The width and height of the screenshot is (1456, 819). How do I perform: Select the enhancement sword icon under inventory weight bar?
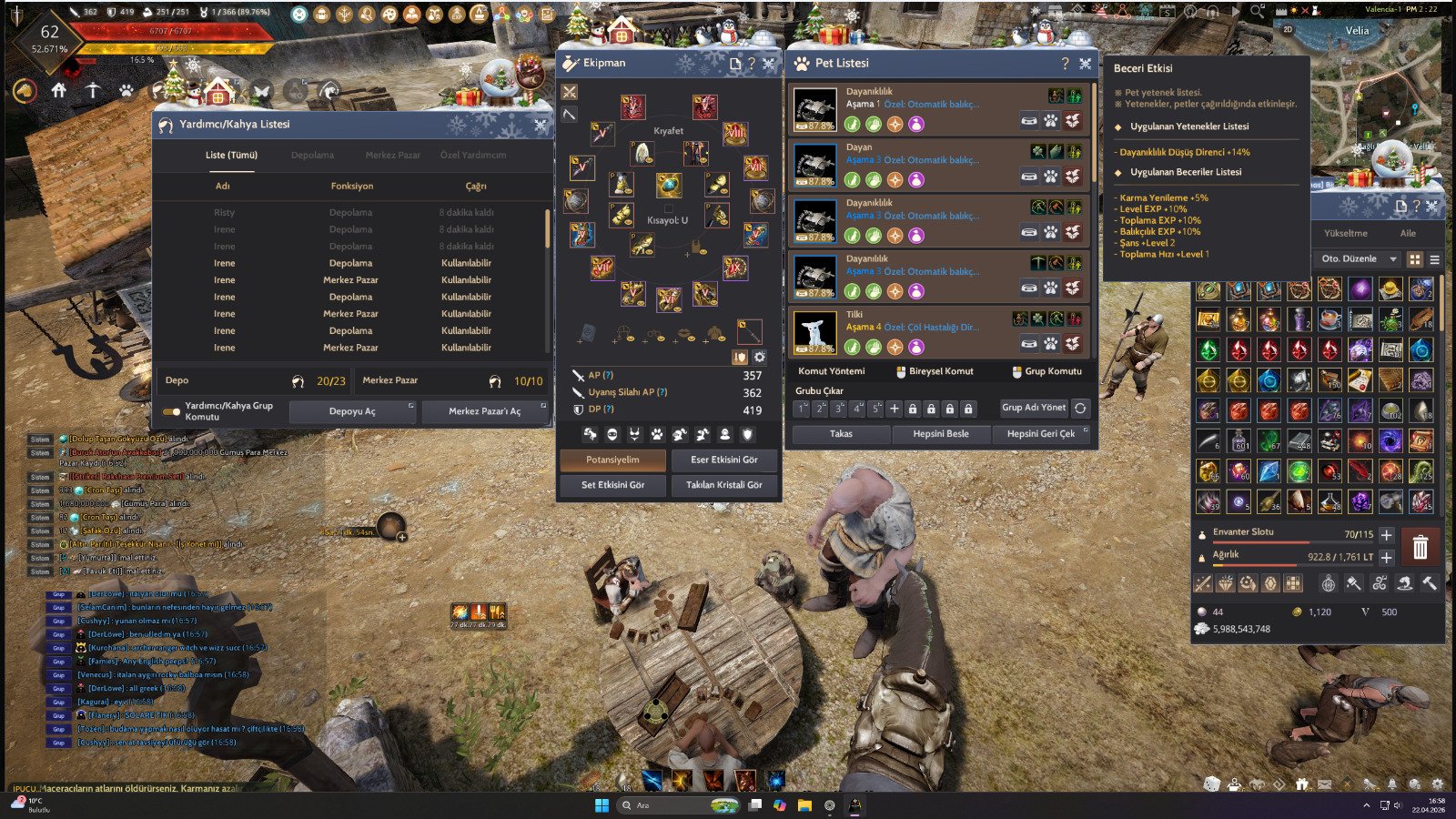(1202, 582)
